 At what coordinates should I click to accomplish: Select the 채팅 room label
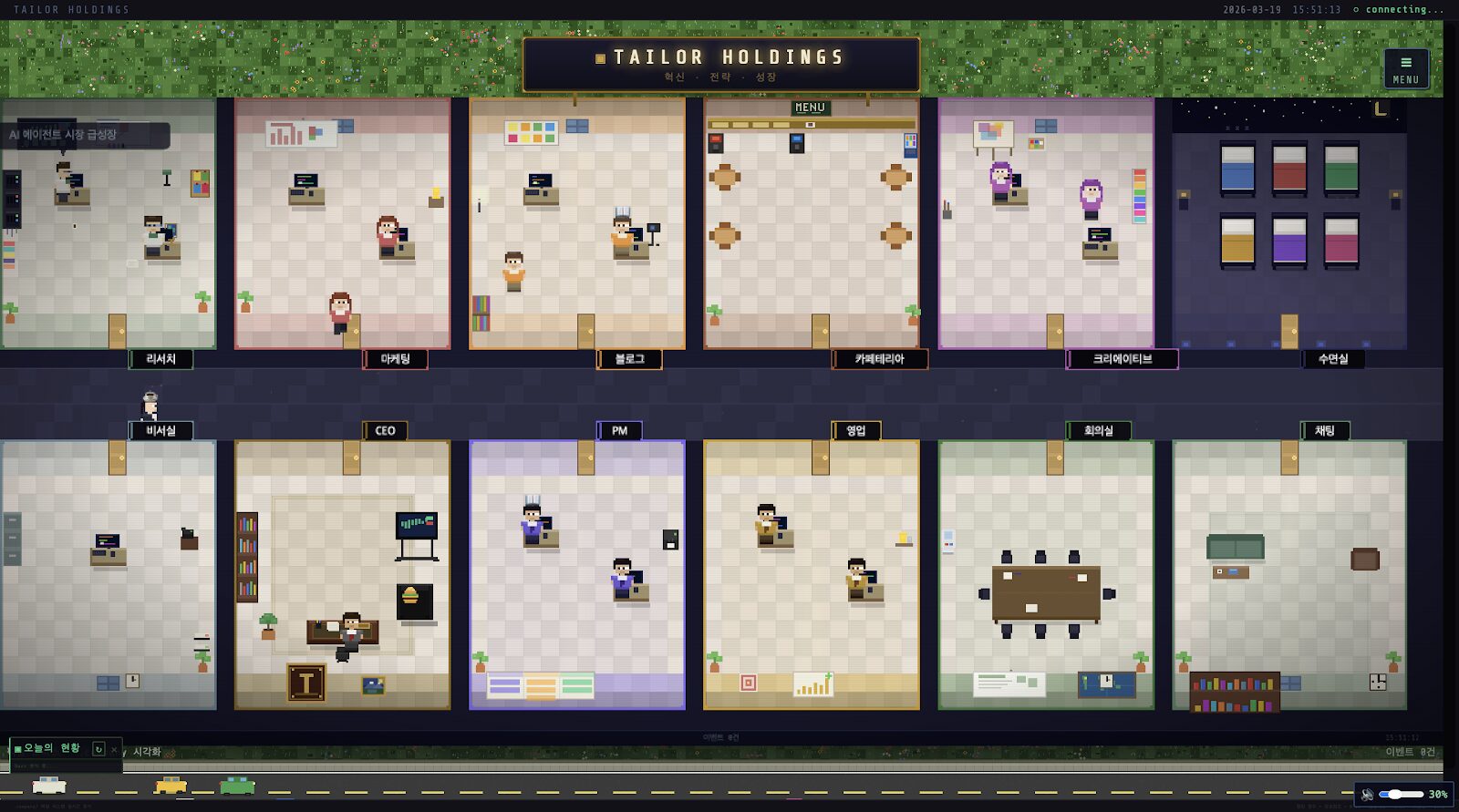coord(1325,431)
